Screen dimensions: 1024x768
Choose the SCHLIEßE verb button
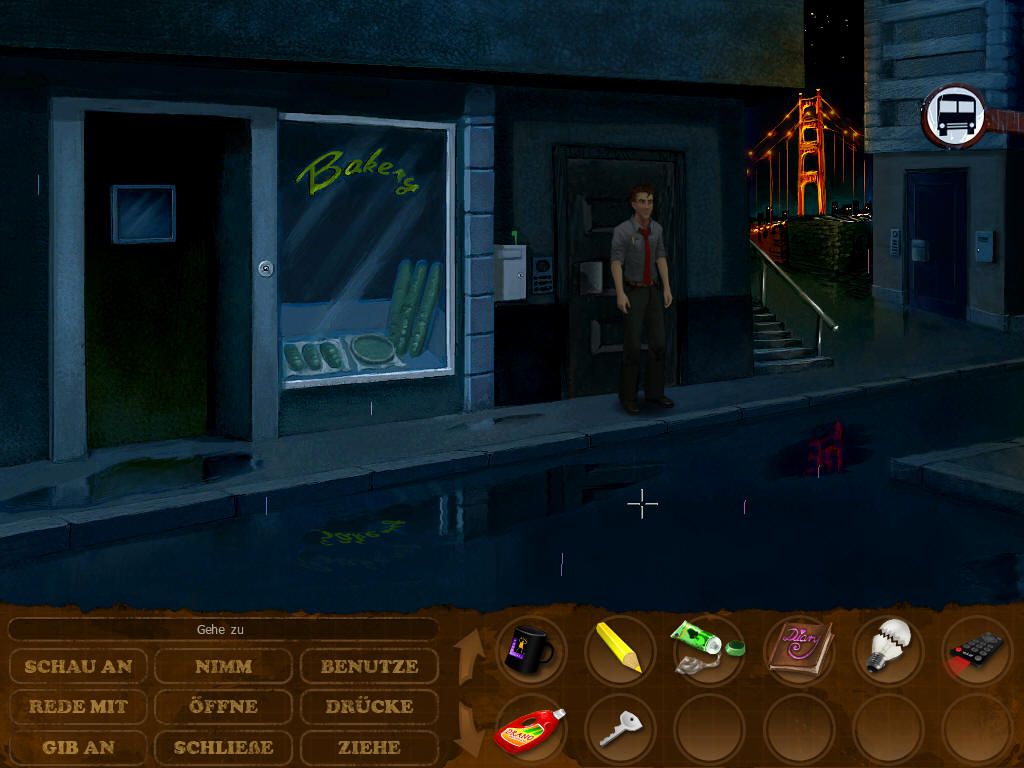point(224,746)
